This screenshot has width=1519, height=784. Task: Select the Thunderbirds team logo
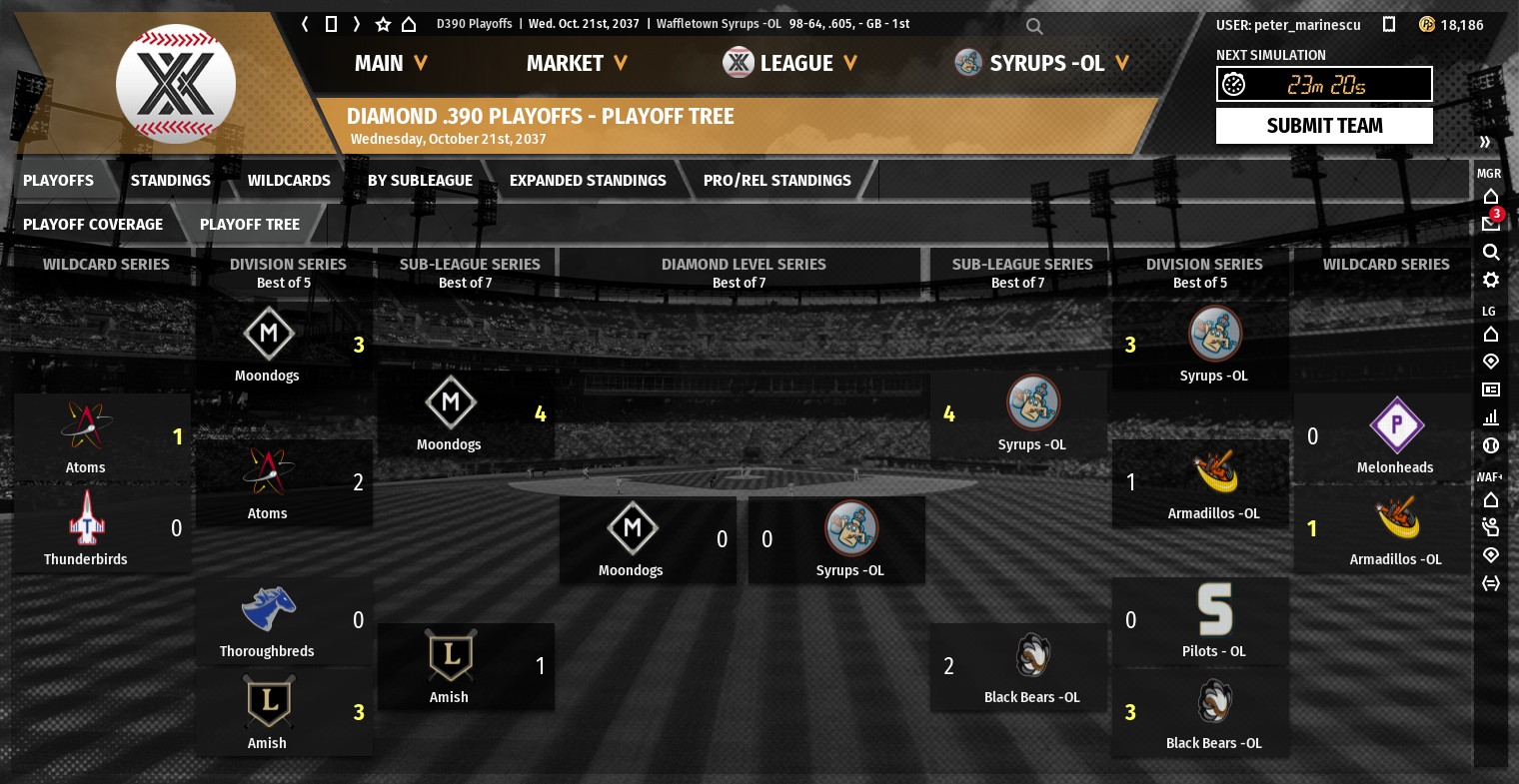click(86, 519)
